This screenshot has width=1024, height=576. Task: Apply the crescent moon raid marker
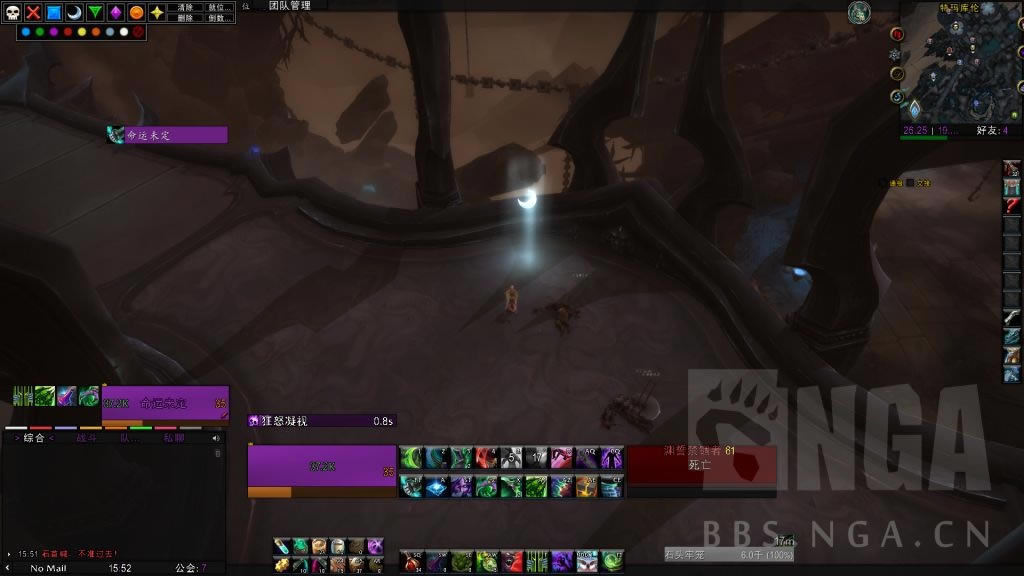point(74,12)
